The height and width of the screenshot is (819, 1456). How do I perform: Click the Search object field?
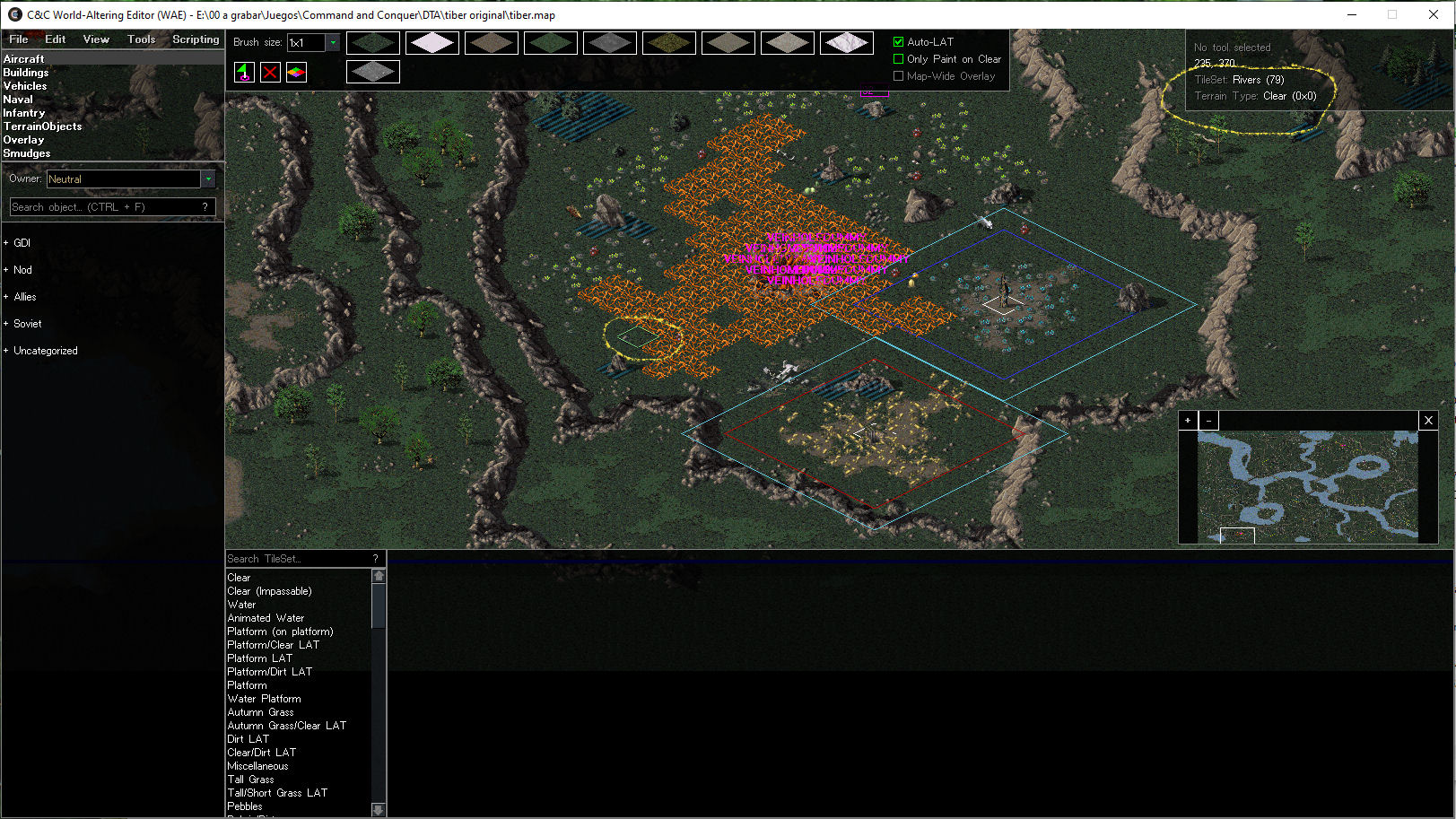106,207
